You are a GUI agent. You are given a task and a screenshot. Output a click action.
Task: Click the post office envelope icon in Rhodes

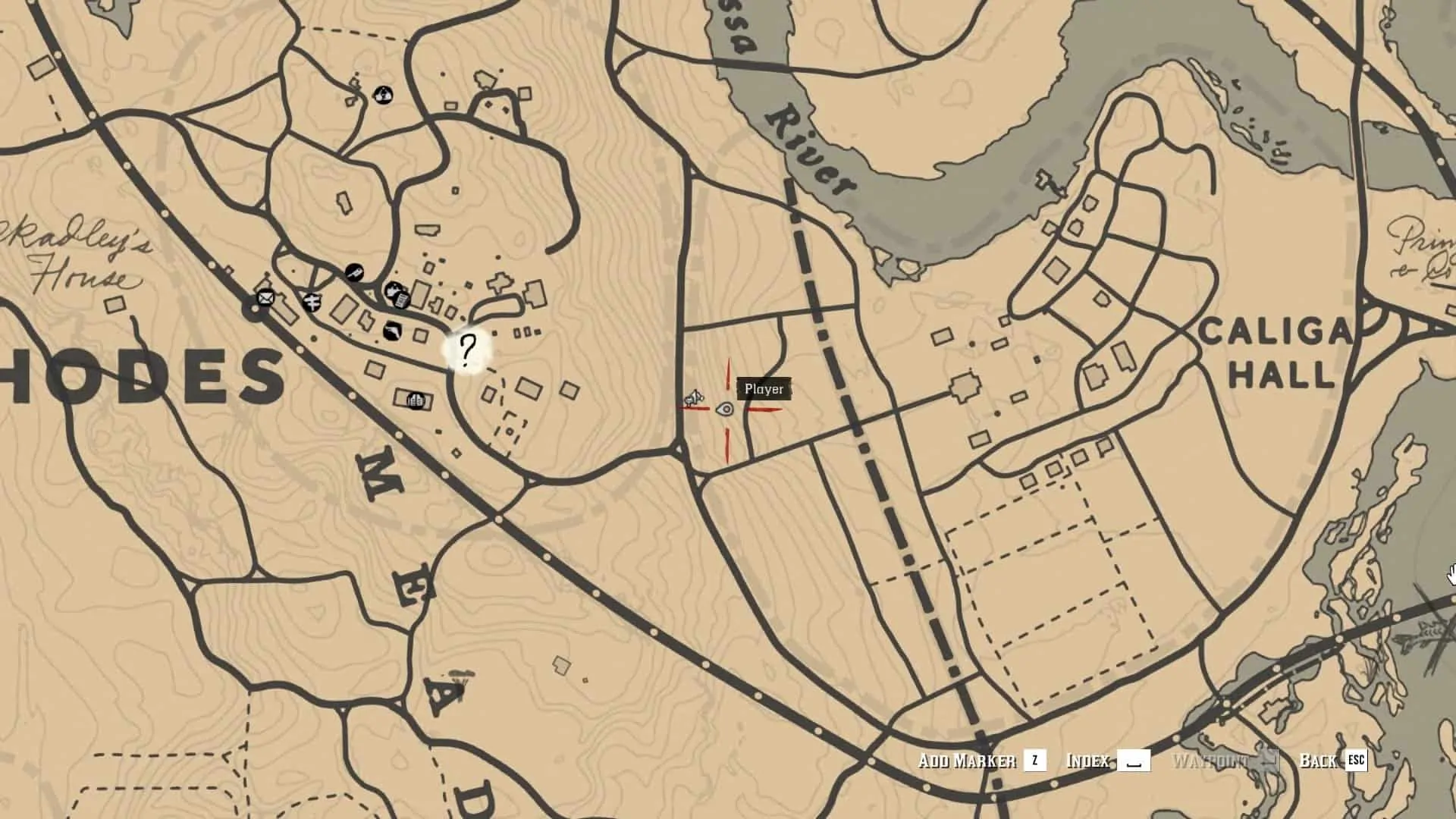(265, 299)
